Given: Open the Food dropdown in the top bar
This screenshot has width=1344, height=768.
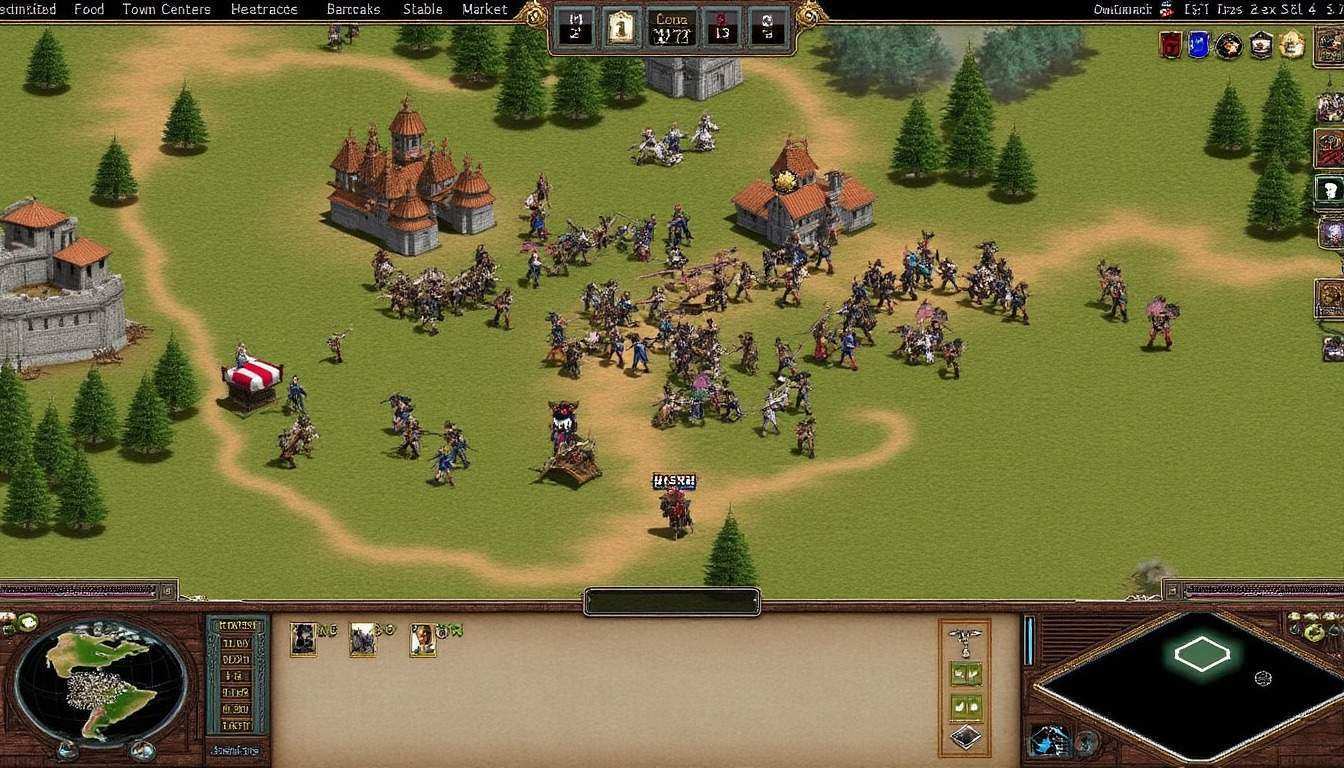Looking at the screenshot, I should click(x=88, y=9).
